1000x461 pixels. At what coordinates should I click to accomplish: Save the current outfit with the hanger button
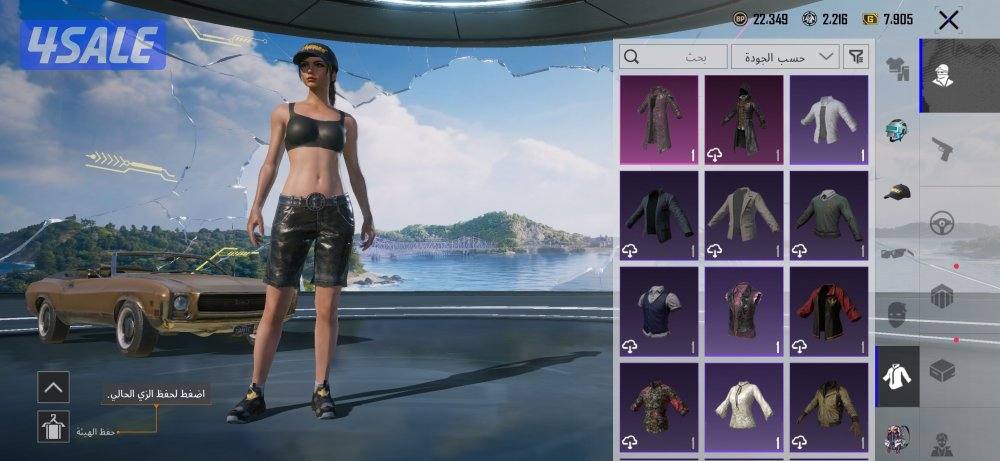[x=54, y=427]
